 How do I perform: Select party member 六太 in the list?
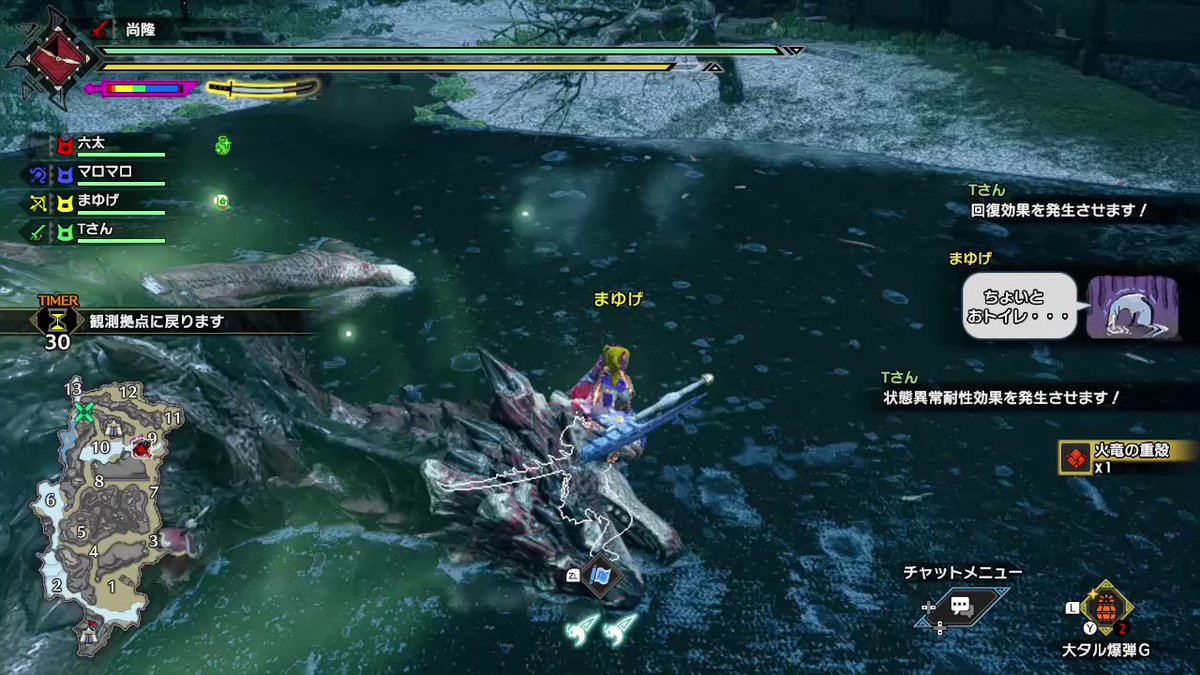[x=92, y=144]
